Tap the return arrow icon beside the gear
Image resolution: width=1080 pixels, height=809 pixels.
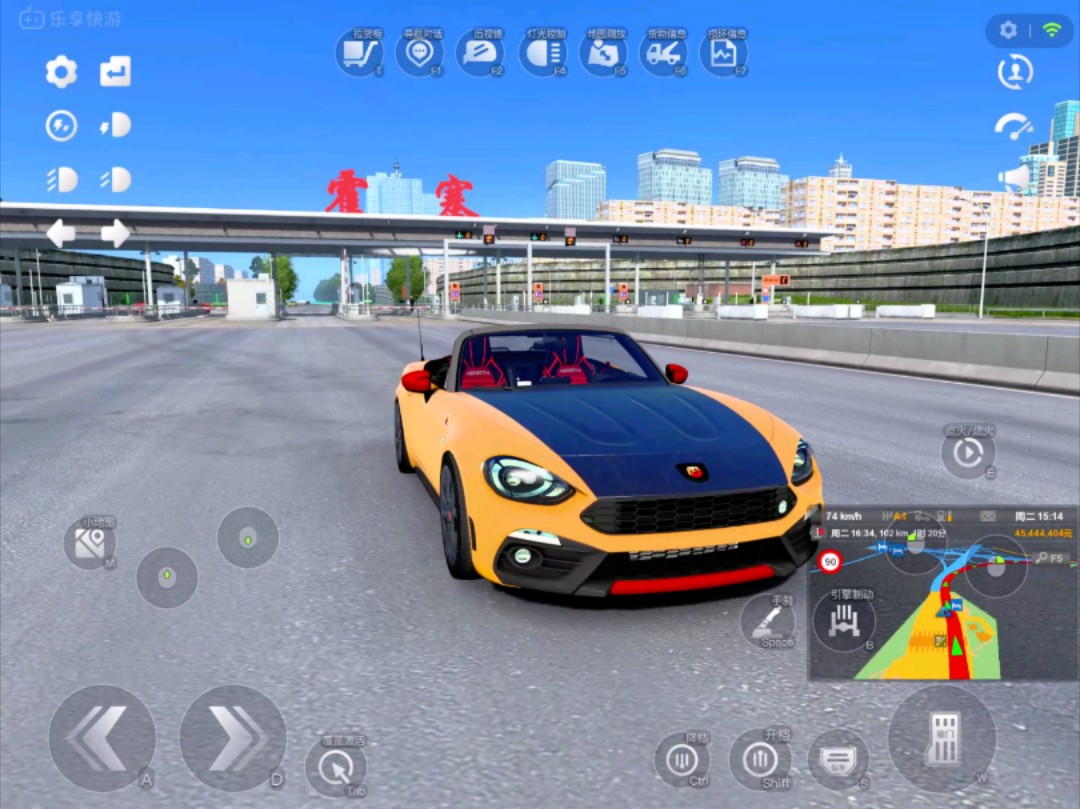coord(115,71)
